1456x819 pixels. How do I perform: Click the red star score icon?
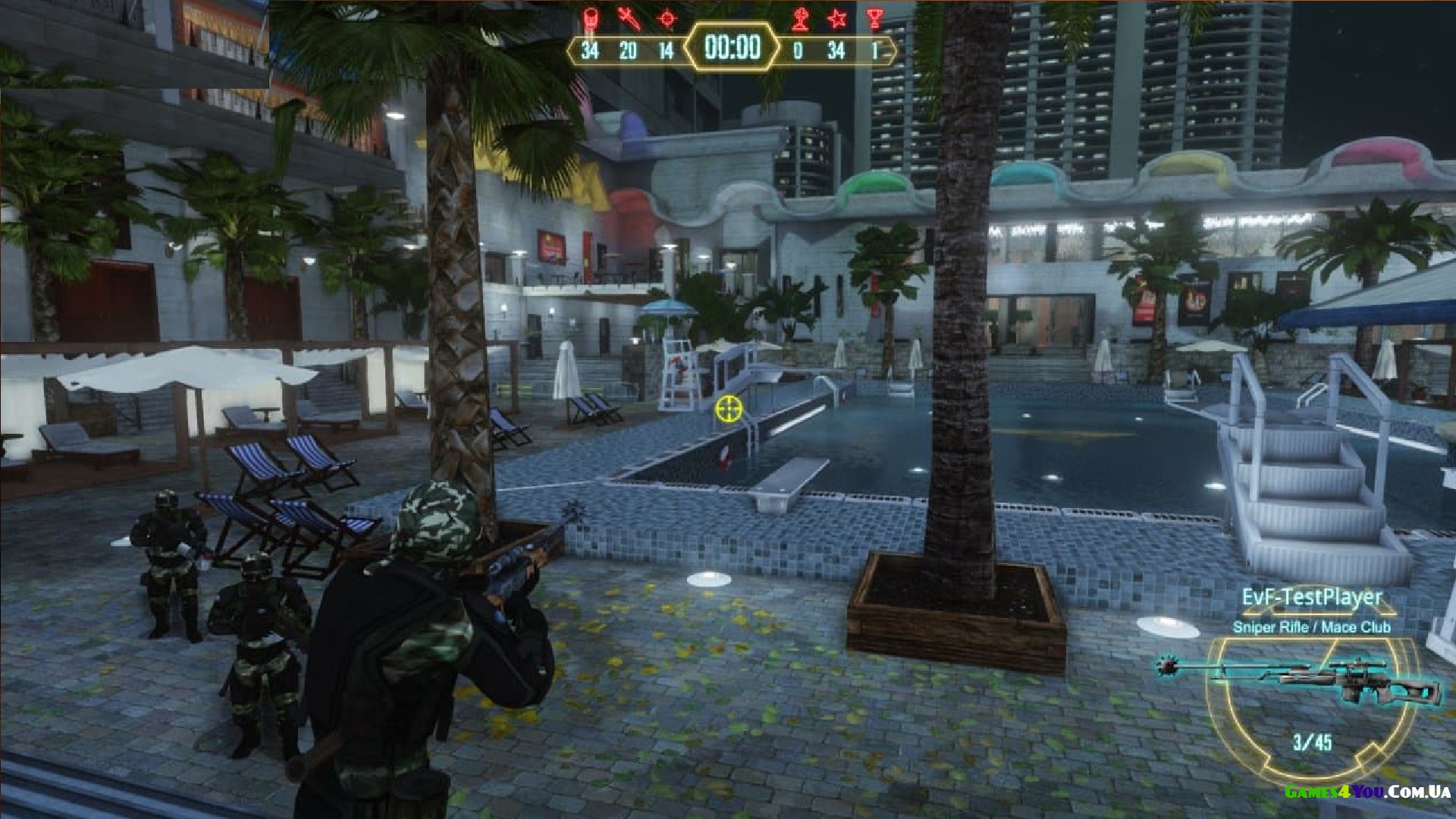click(837, 18)
